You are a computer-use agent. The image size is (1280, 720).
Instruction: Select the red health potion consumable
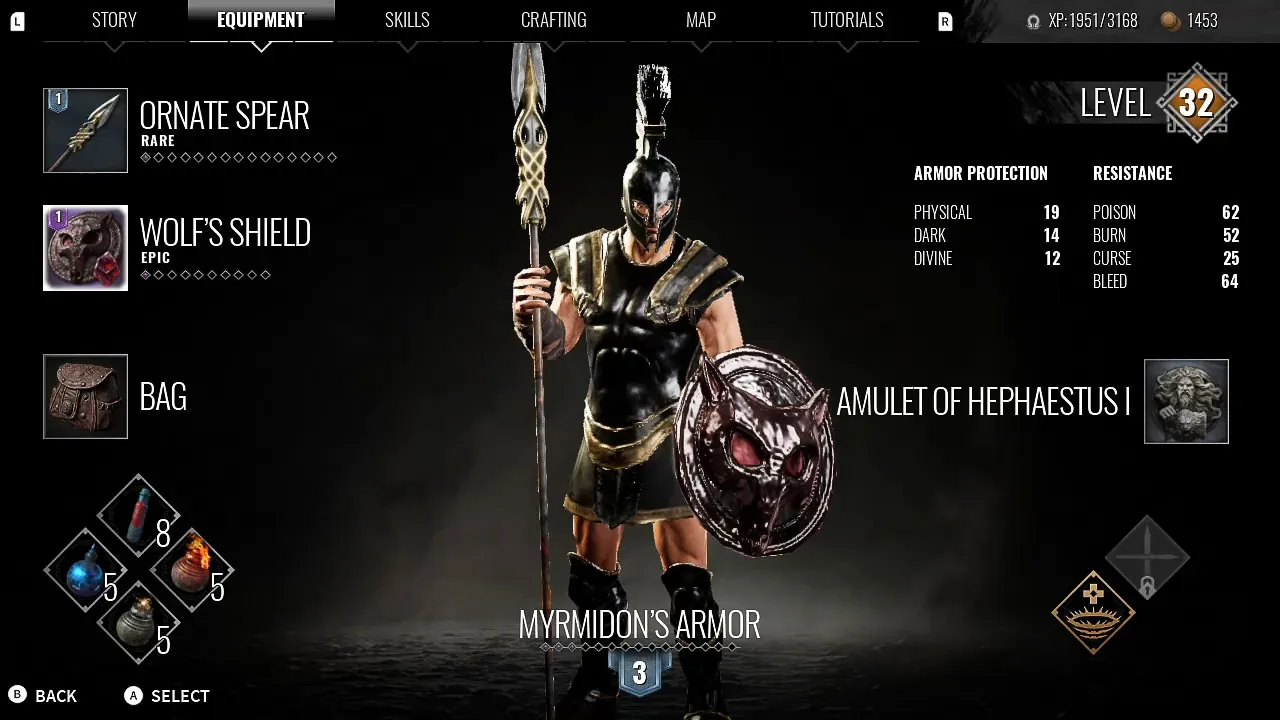(138, 515)
